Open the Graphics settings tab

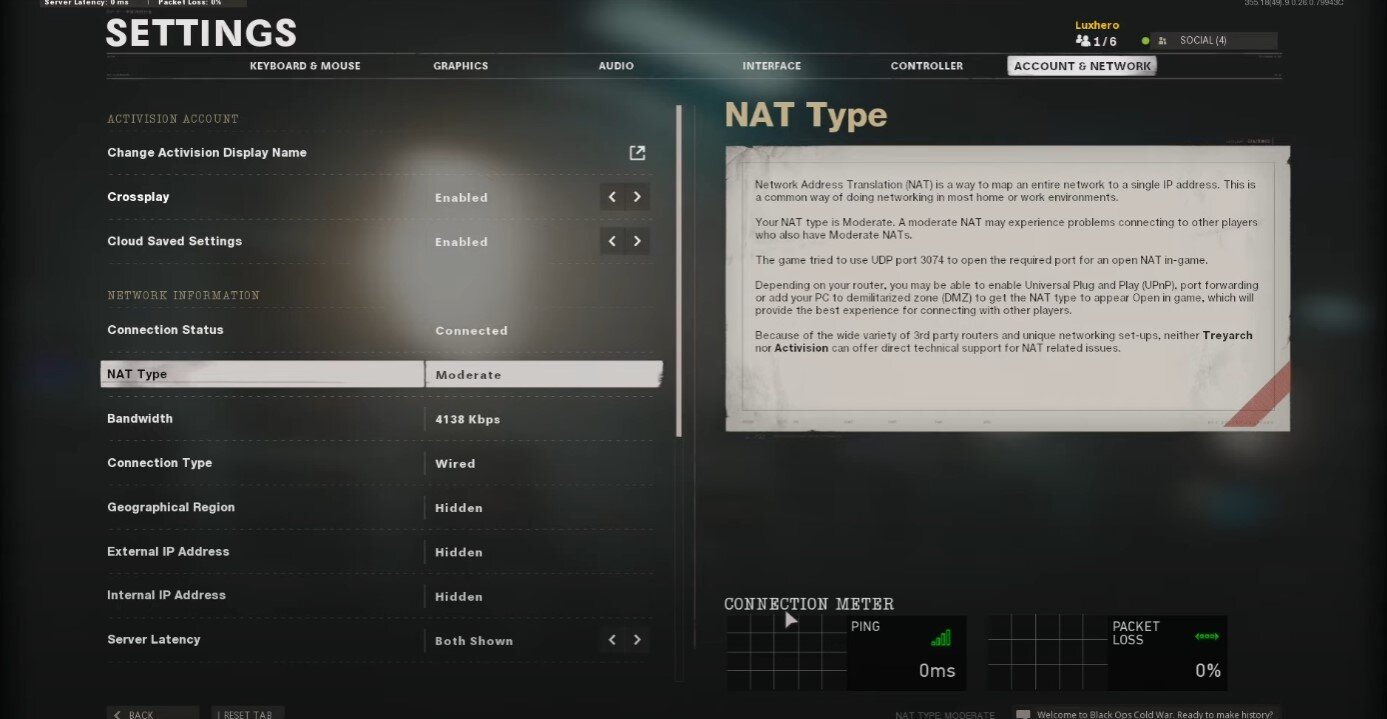point(460,66)
